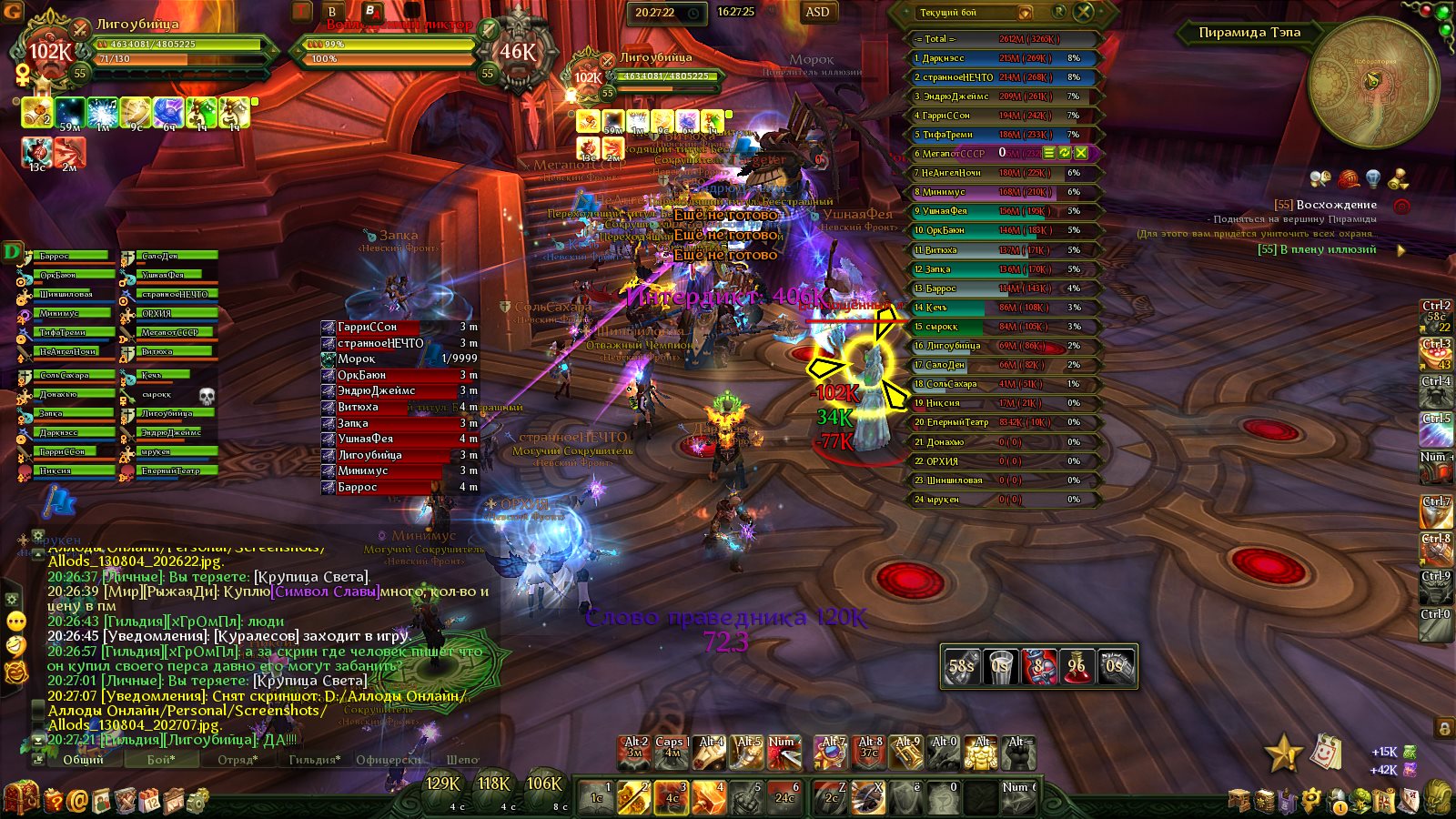
Task: Open the red treasure chest shop icon
Action: coord(22,798)
